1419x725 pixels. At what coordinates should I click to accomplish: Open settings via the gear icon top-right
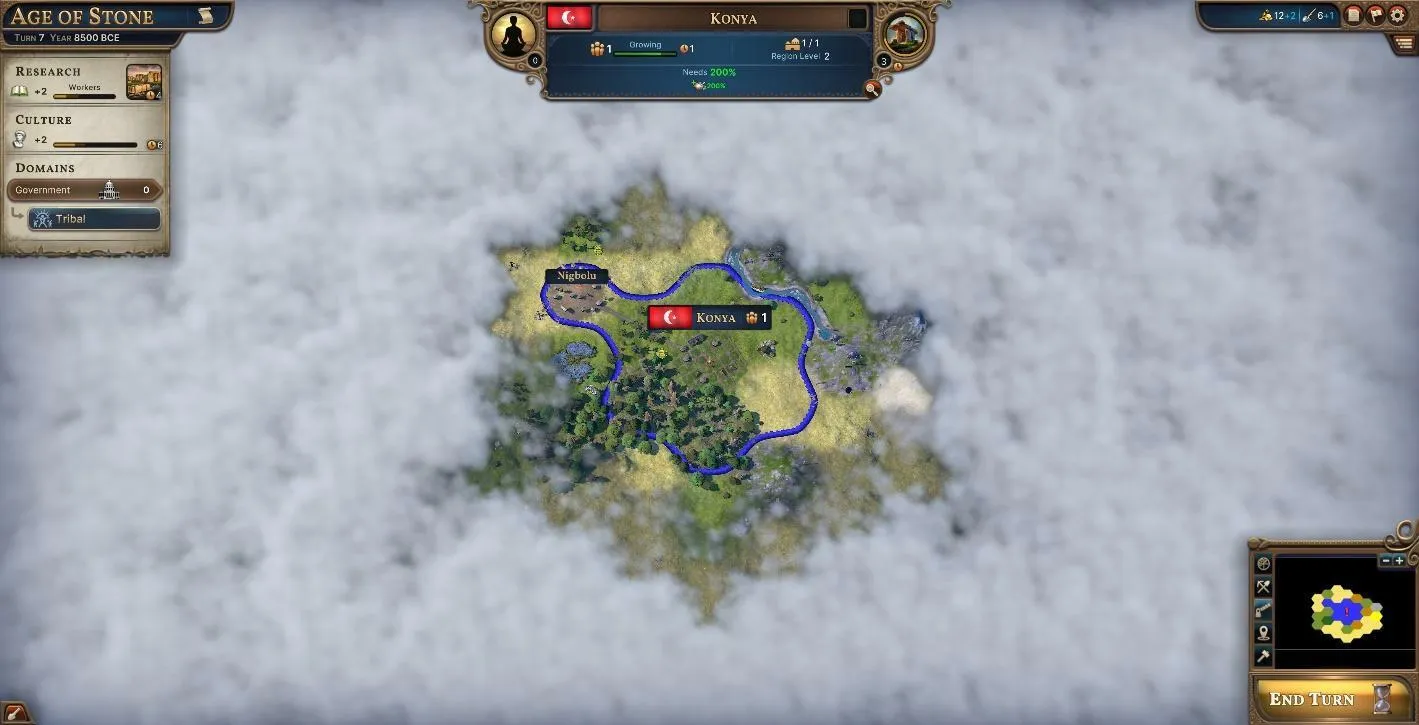pos(1397,12)
